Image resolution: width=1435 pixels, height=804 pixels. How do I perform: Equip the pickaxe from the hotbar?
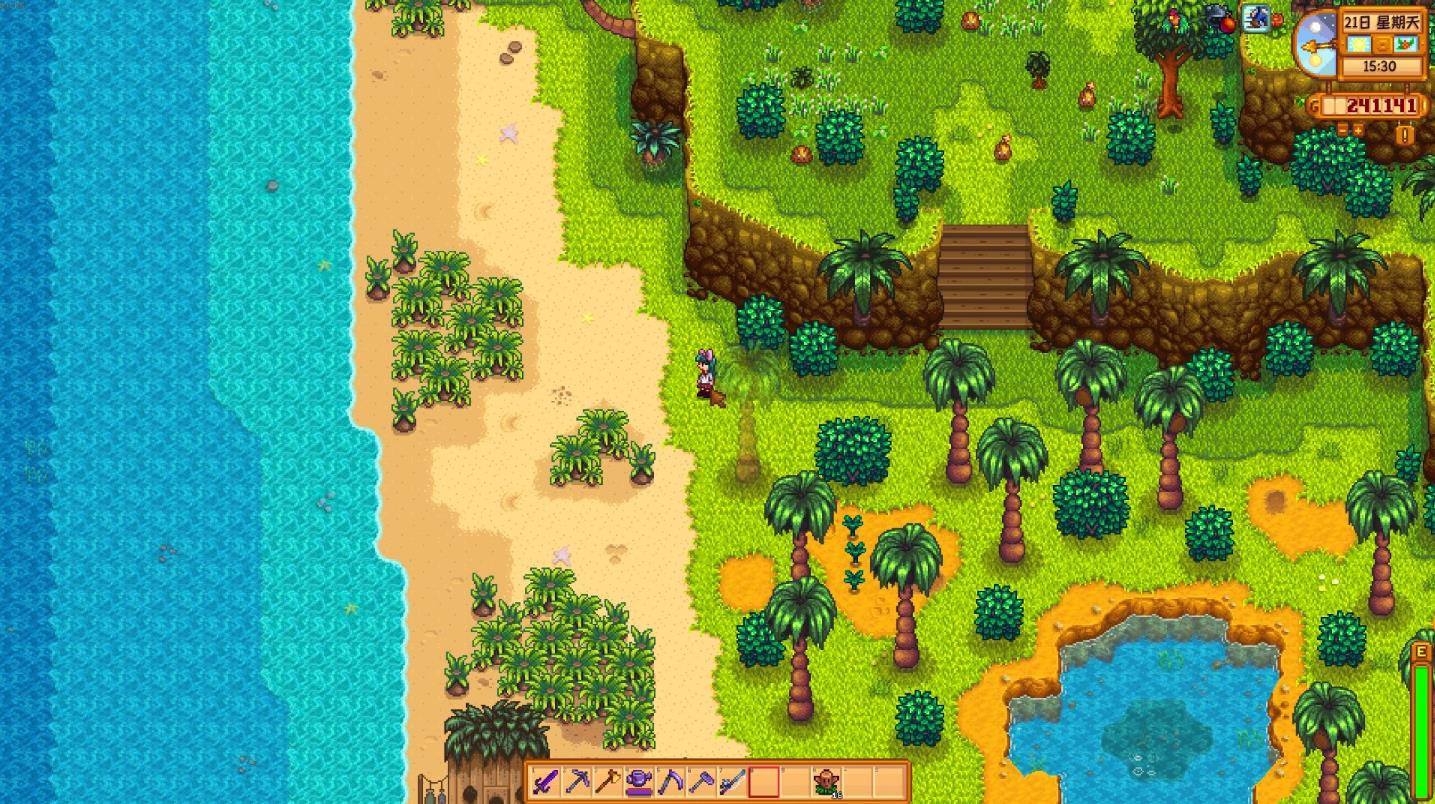(x=577, y=781)
